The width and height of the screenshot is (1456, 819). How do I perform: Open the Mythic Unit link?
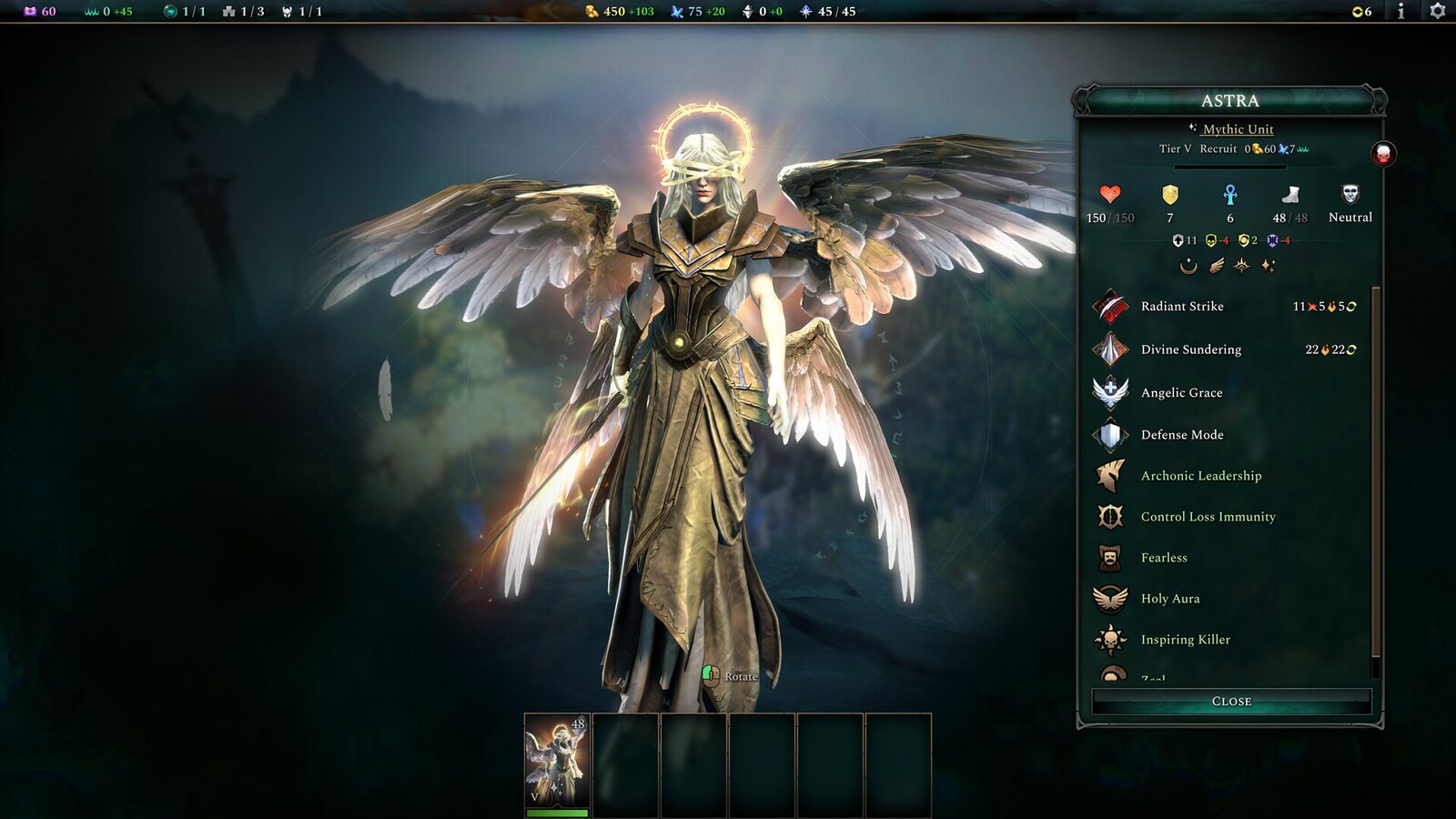1239,129
